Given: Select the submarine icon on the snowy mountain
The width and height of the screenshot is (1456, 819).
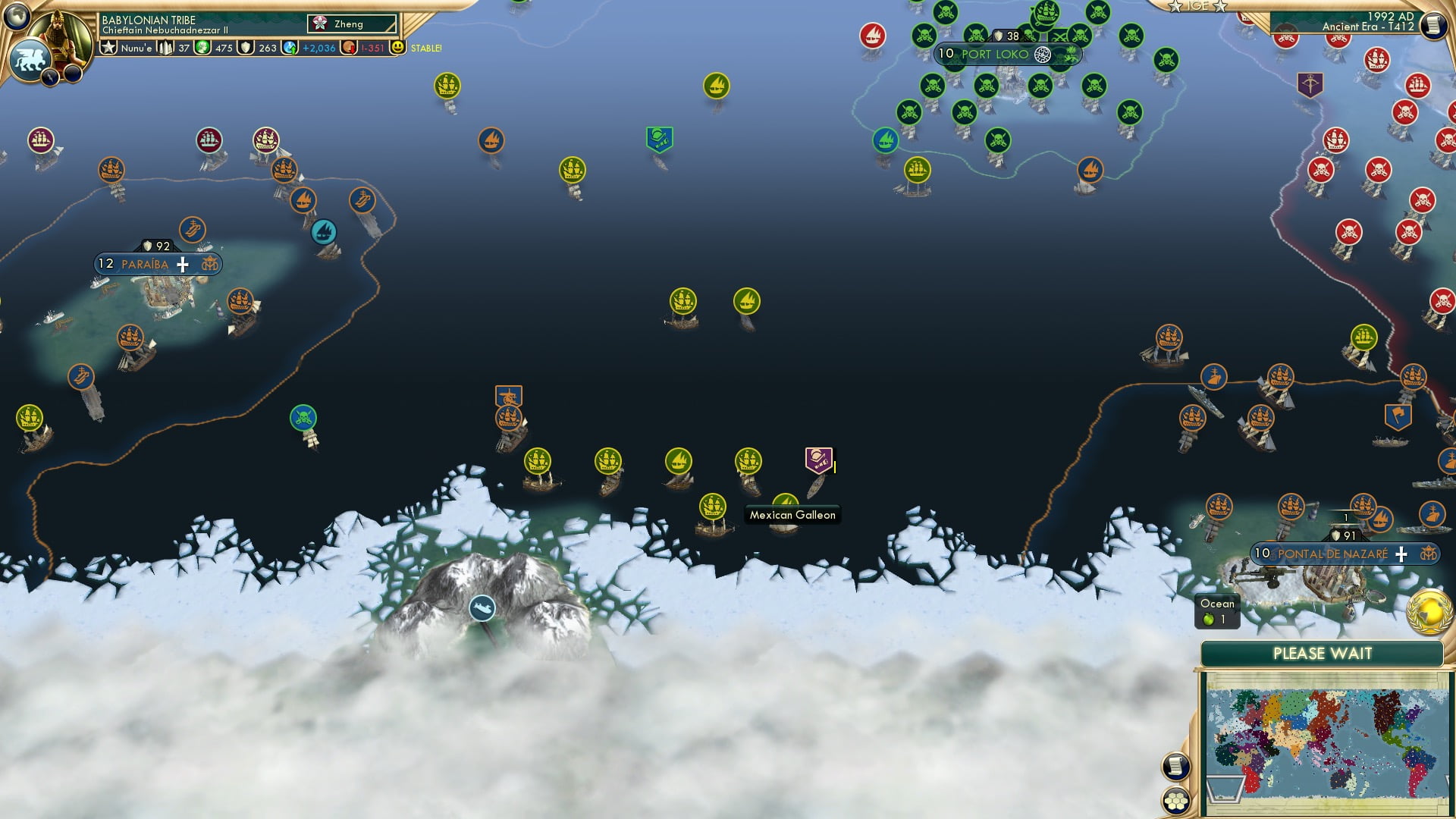Looking at the screenshot, I should (x=481, y=607).
